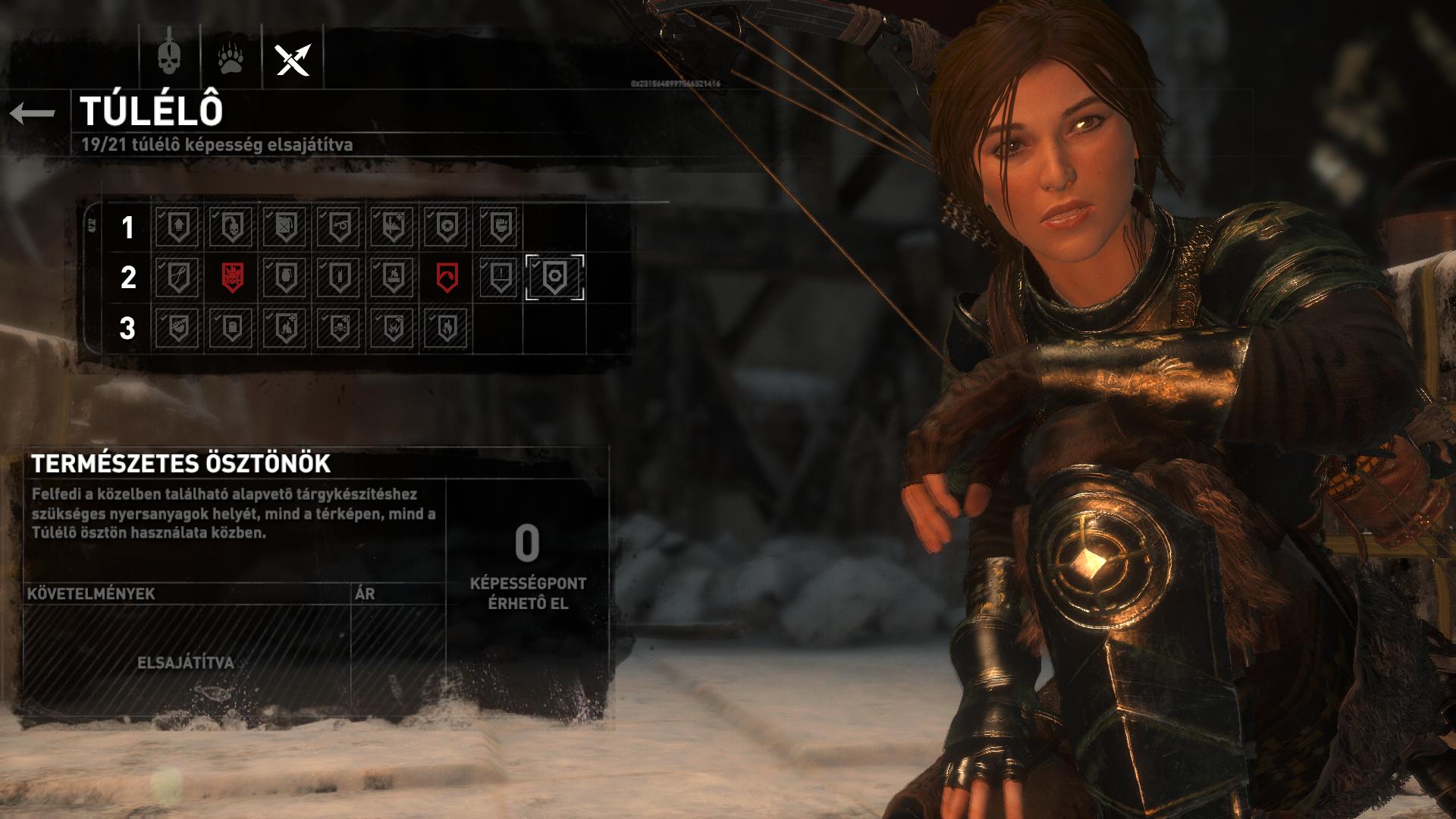Select the skull and crossbones skill
1456x819 pixels.
click(x=339, y=328)
